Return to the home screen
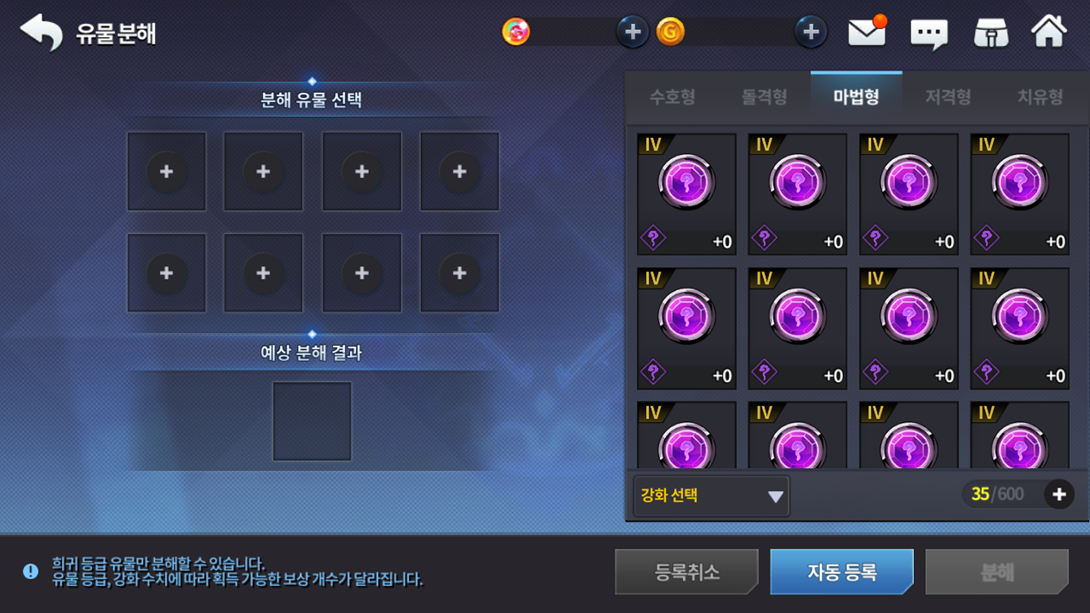 (x=1049, y=32)
